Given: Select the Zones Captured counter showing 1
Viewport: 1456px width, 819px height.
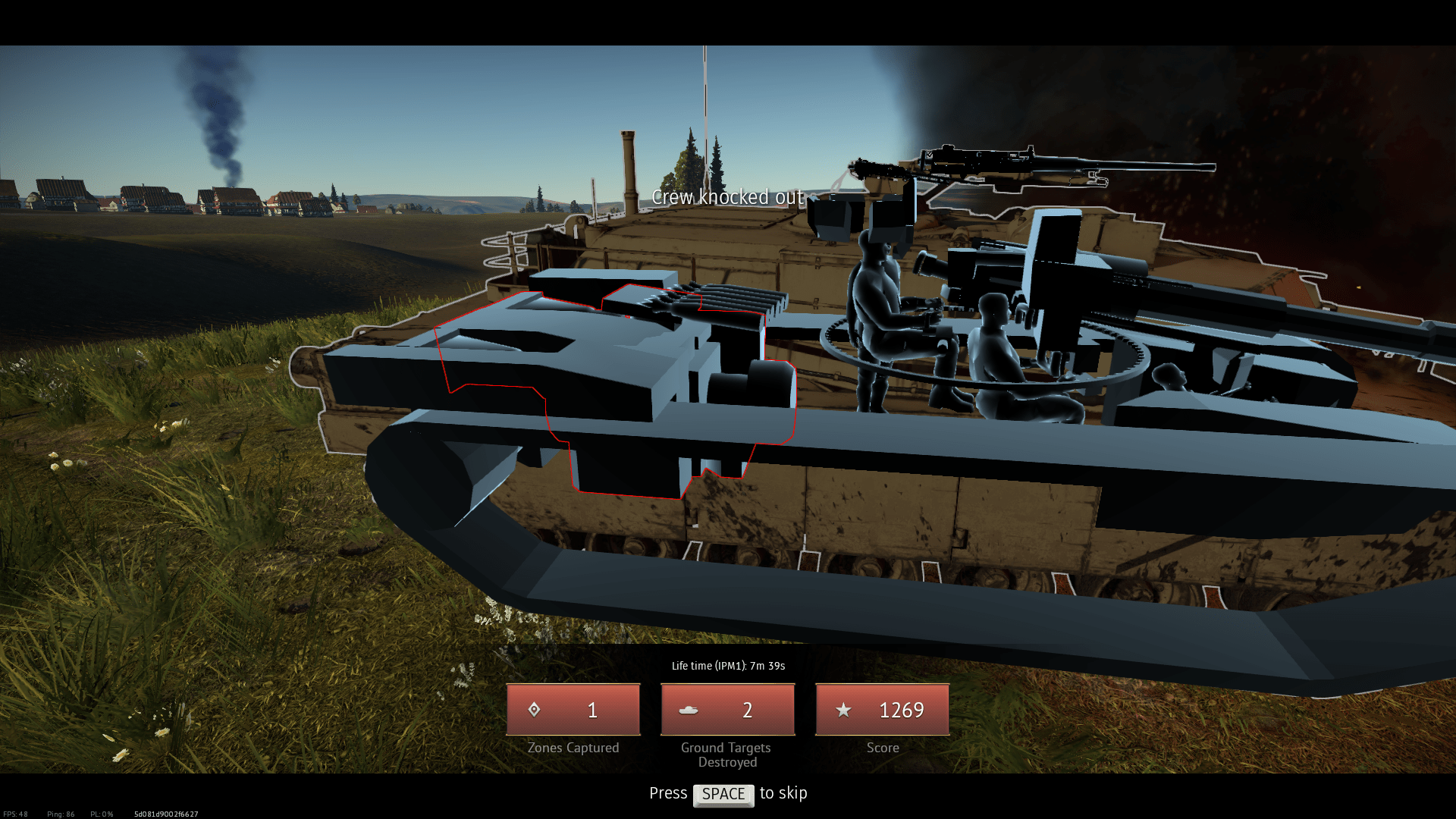Looking at the screenshot, I should tap(591, 710).
